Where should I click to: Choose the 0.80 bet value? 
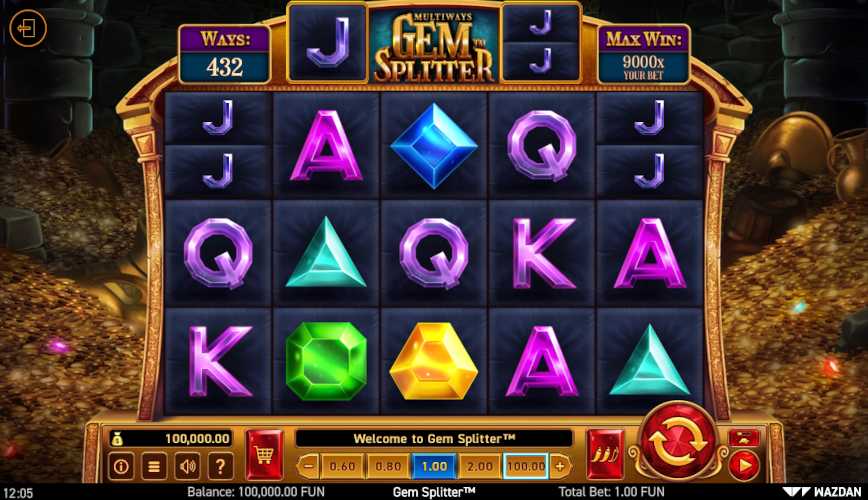click(388, 466)
